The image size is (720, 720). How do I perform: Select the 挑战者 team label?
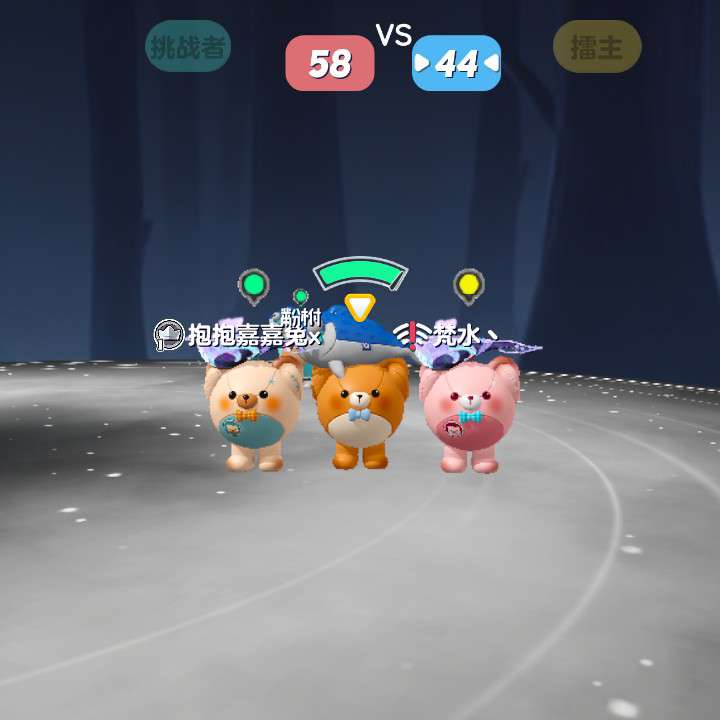coord(188,47)
